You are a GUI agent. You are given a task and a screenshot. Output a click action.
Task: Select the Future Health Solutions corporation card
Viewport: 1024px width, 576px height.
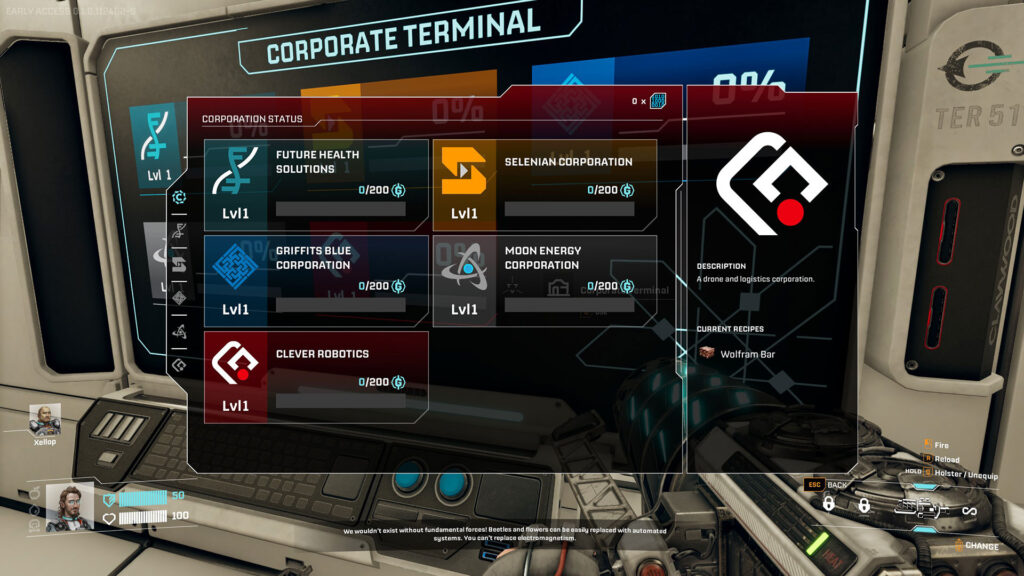[316, 185]
